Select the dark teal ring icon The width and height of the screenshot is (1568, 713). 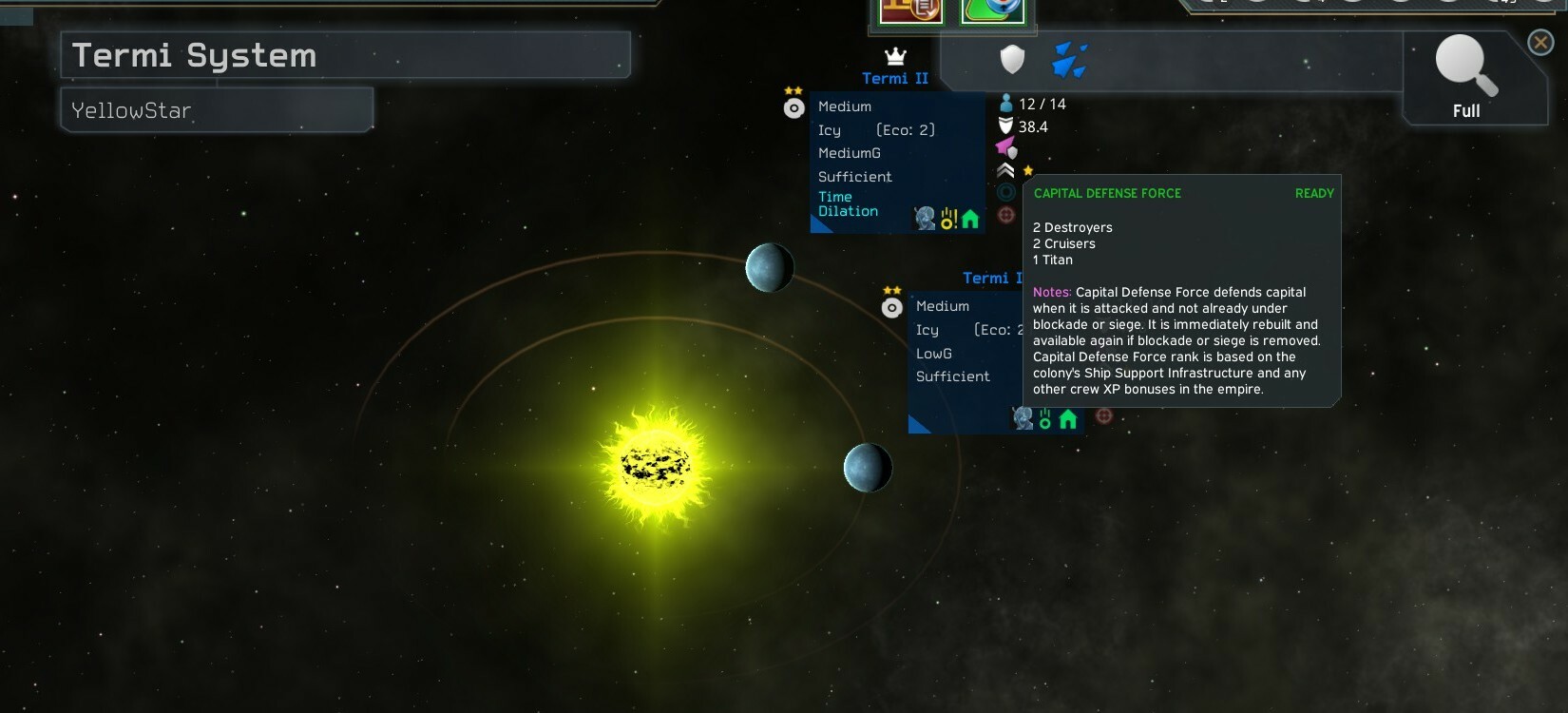(x=1006, y=193)
